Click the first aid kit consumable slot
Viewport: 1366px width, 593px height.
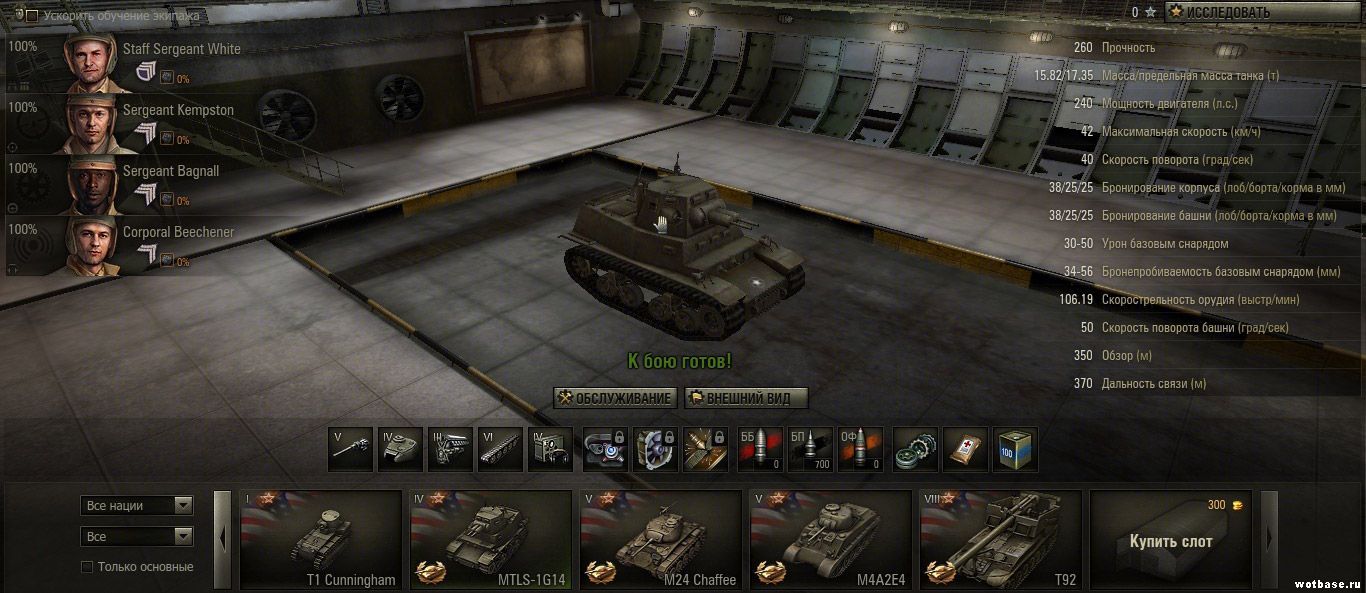click(x=965, y=450)
